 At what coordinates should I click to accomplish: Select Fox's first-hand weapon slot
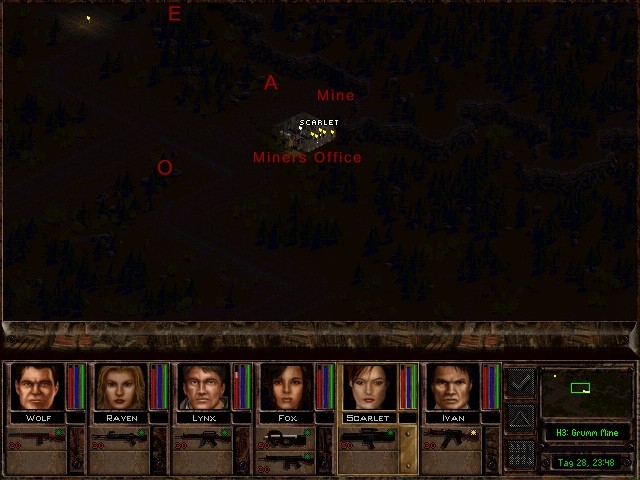click(x=285, y=437)
